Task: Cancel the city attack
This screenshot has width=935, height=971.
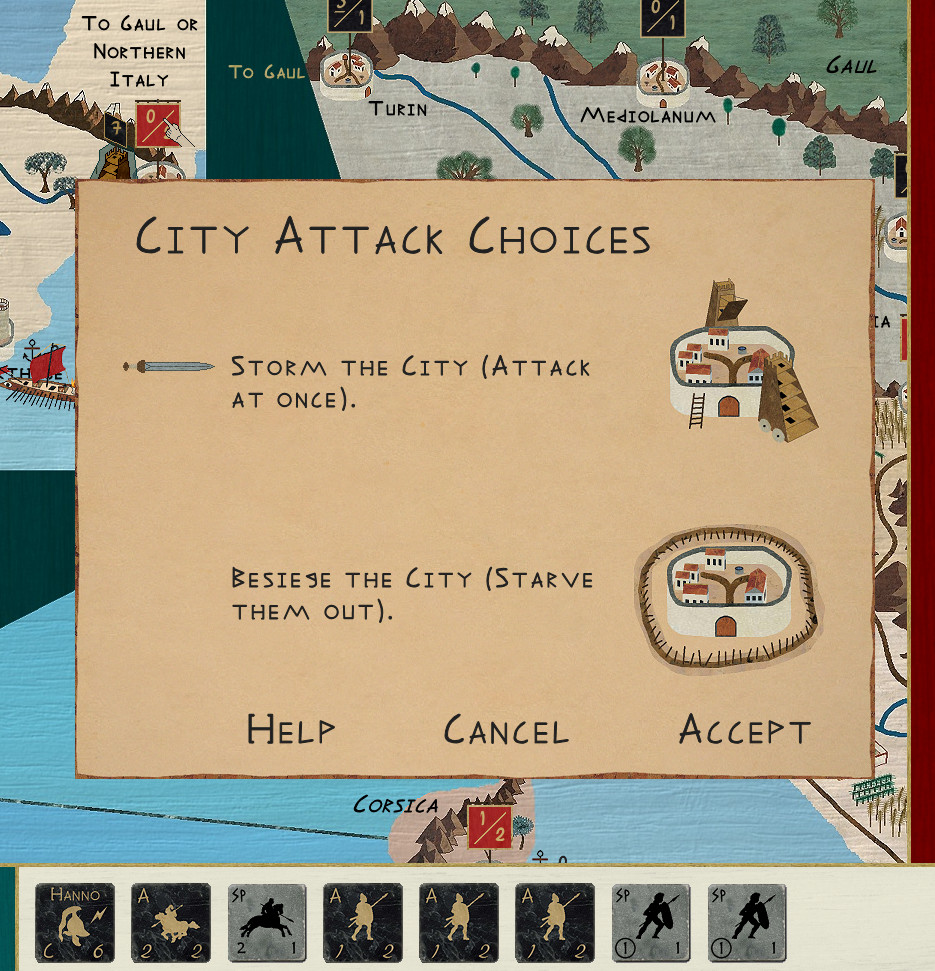Action: [x=506, y=730]
